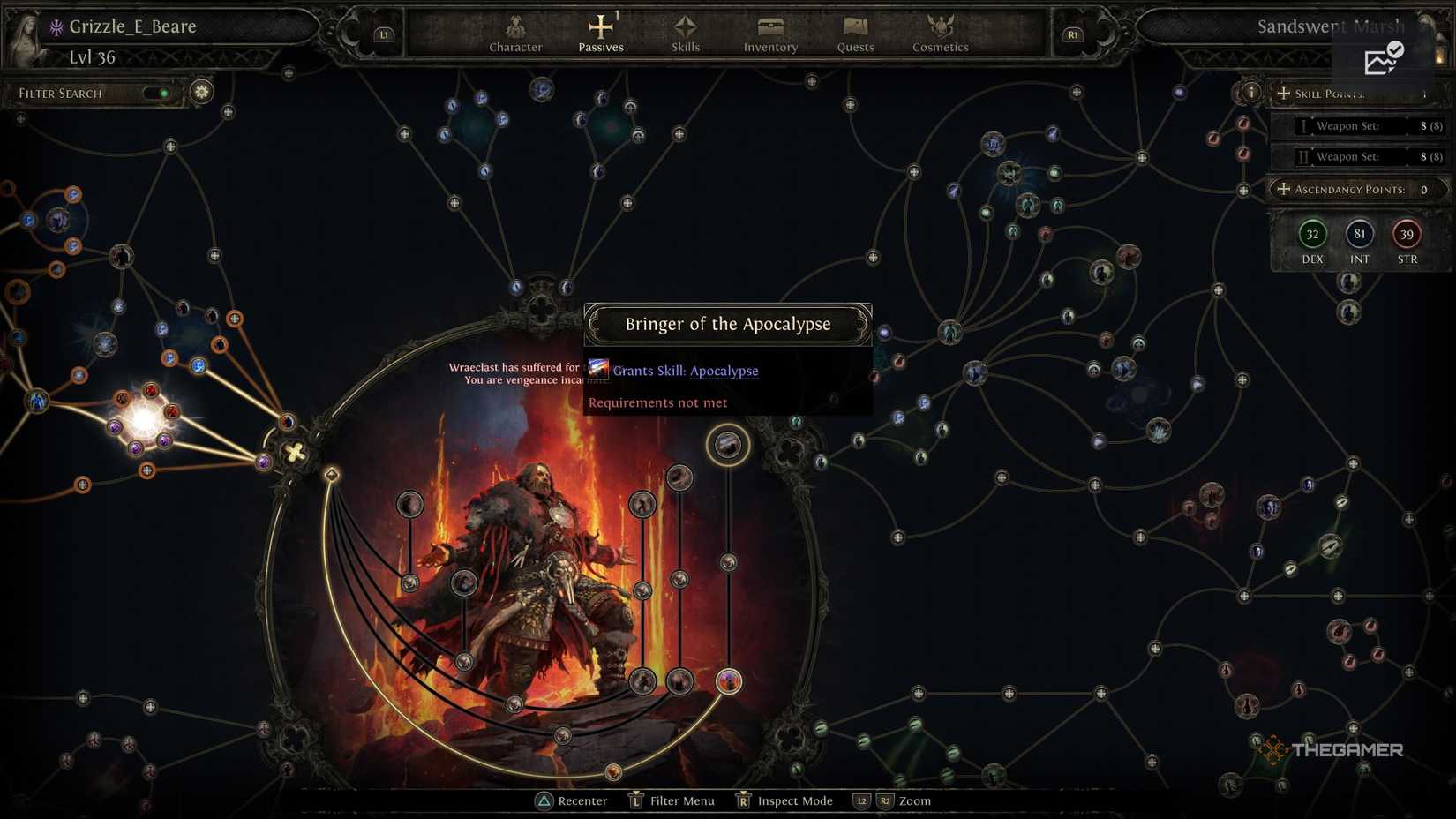Click the Apocalypse hyperlink in the tooltip
The width and height of the screenshot is (1456, 819).
tap(724, 371)
